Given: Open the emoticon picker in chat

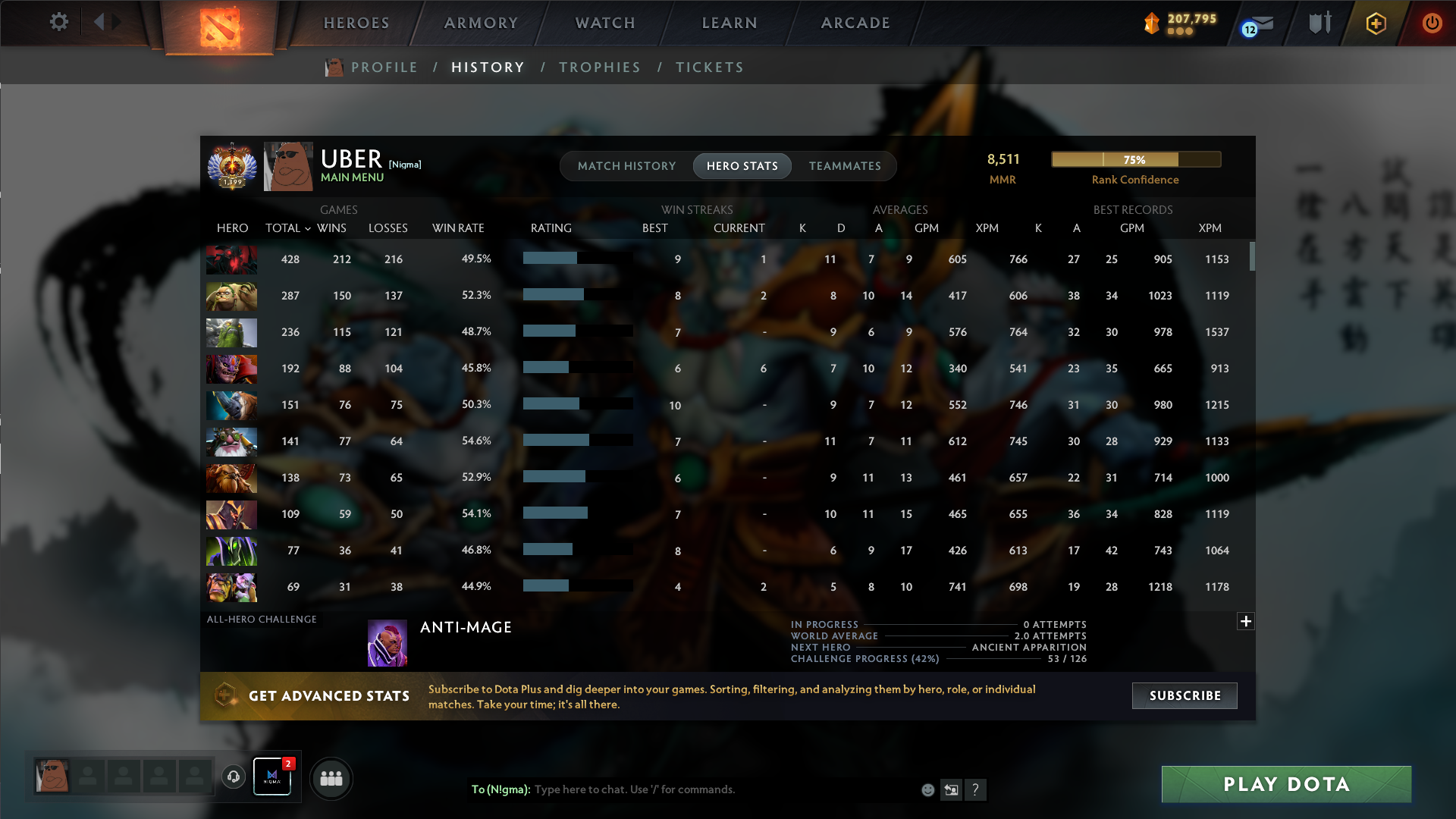Looking at the screenshot, I should pos(927,789).
